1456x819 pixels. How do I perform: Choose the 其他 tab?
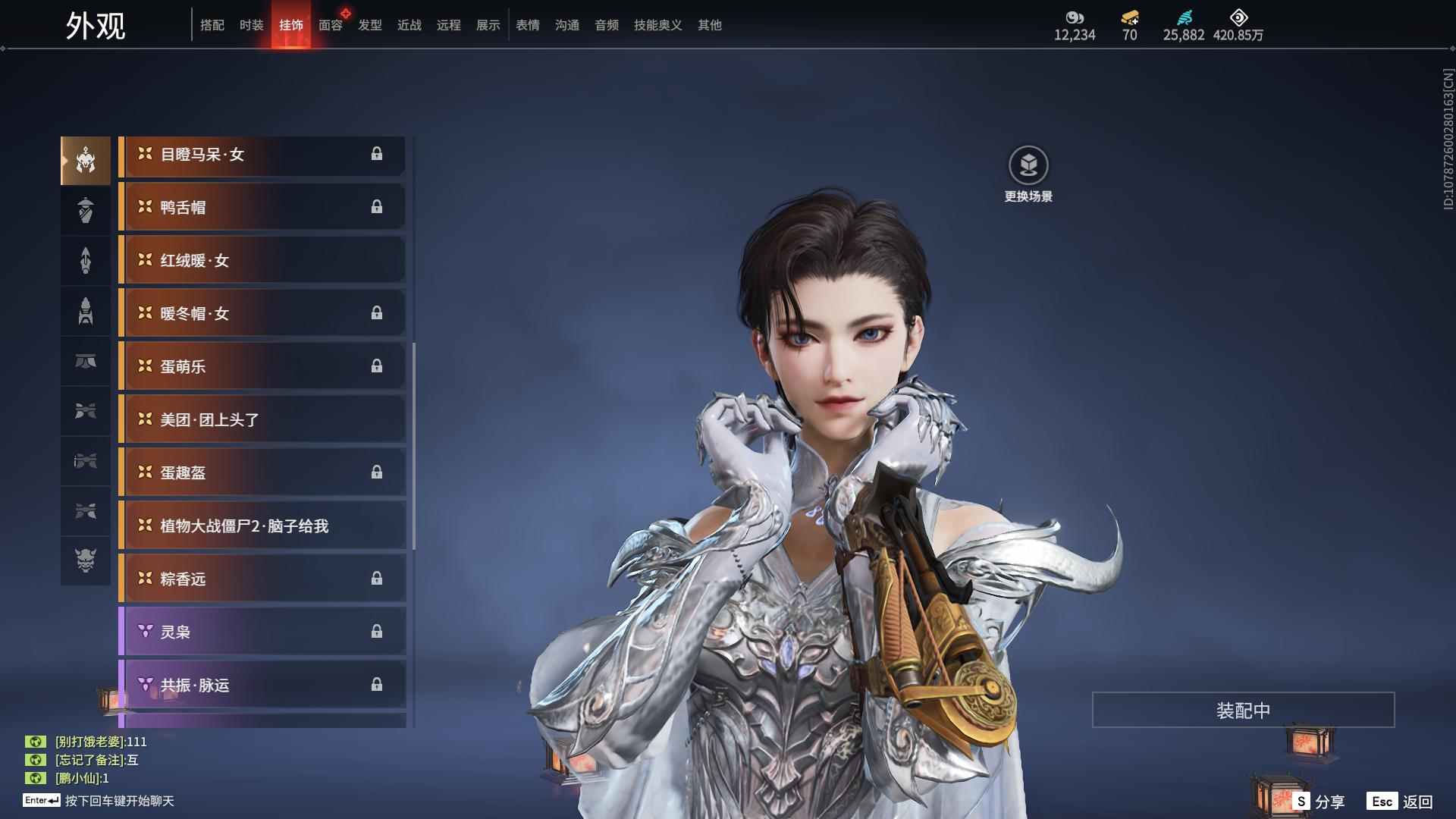coord(710,25)
